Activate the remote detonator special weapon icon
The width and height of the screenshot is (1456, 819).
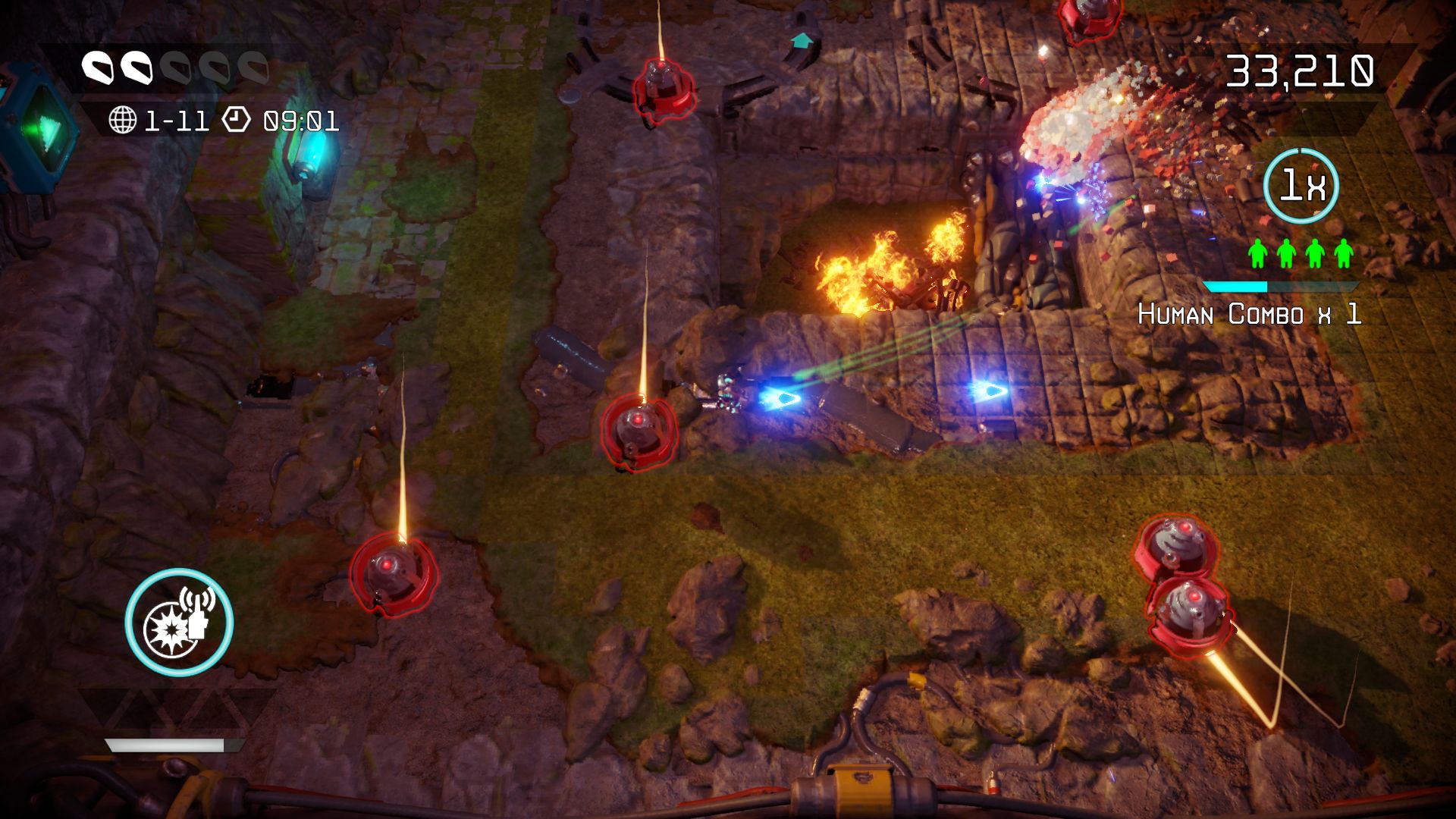179,622
